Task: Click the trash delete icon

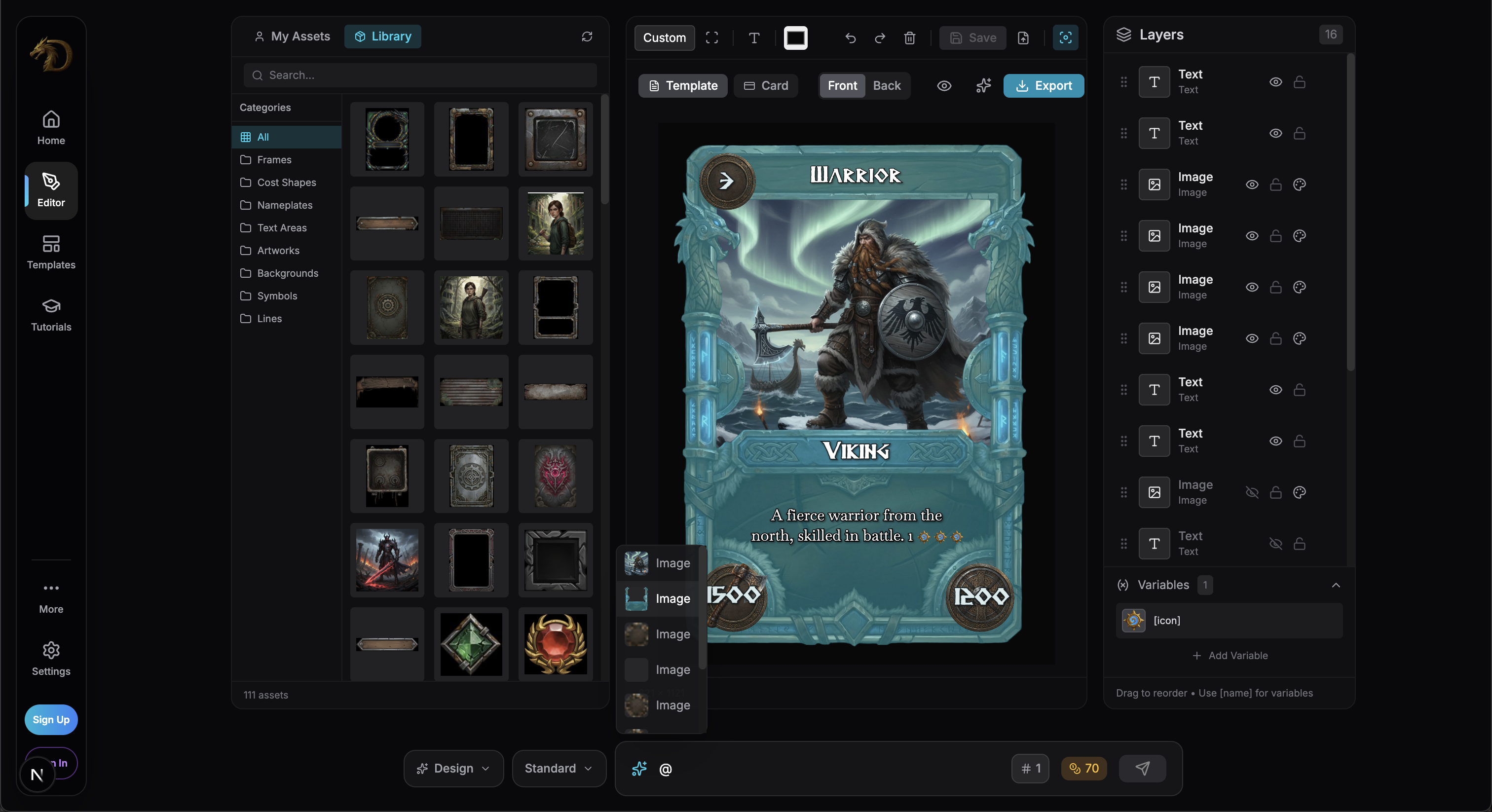Action: 909,37
